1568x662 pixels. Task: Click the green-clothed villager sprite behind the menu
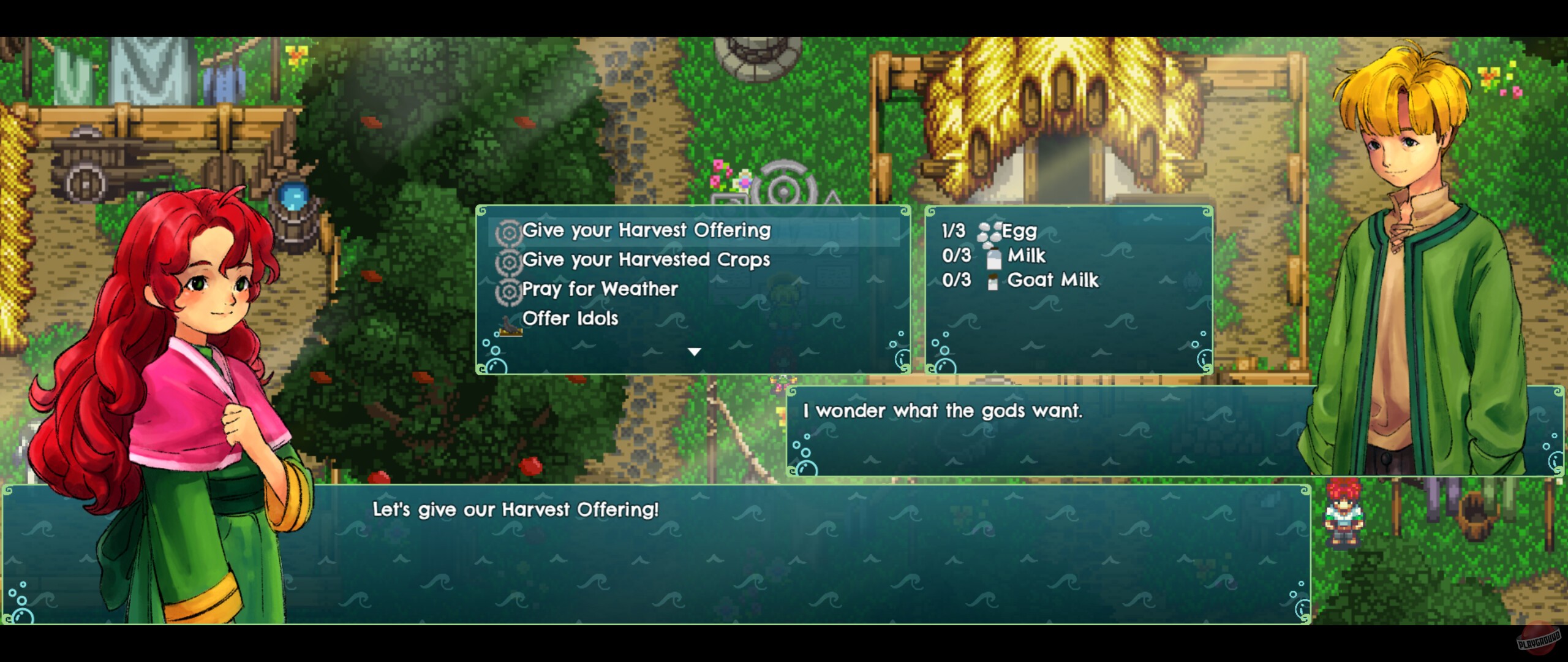click(783, 300)
